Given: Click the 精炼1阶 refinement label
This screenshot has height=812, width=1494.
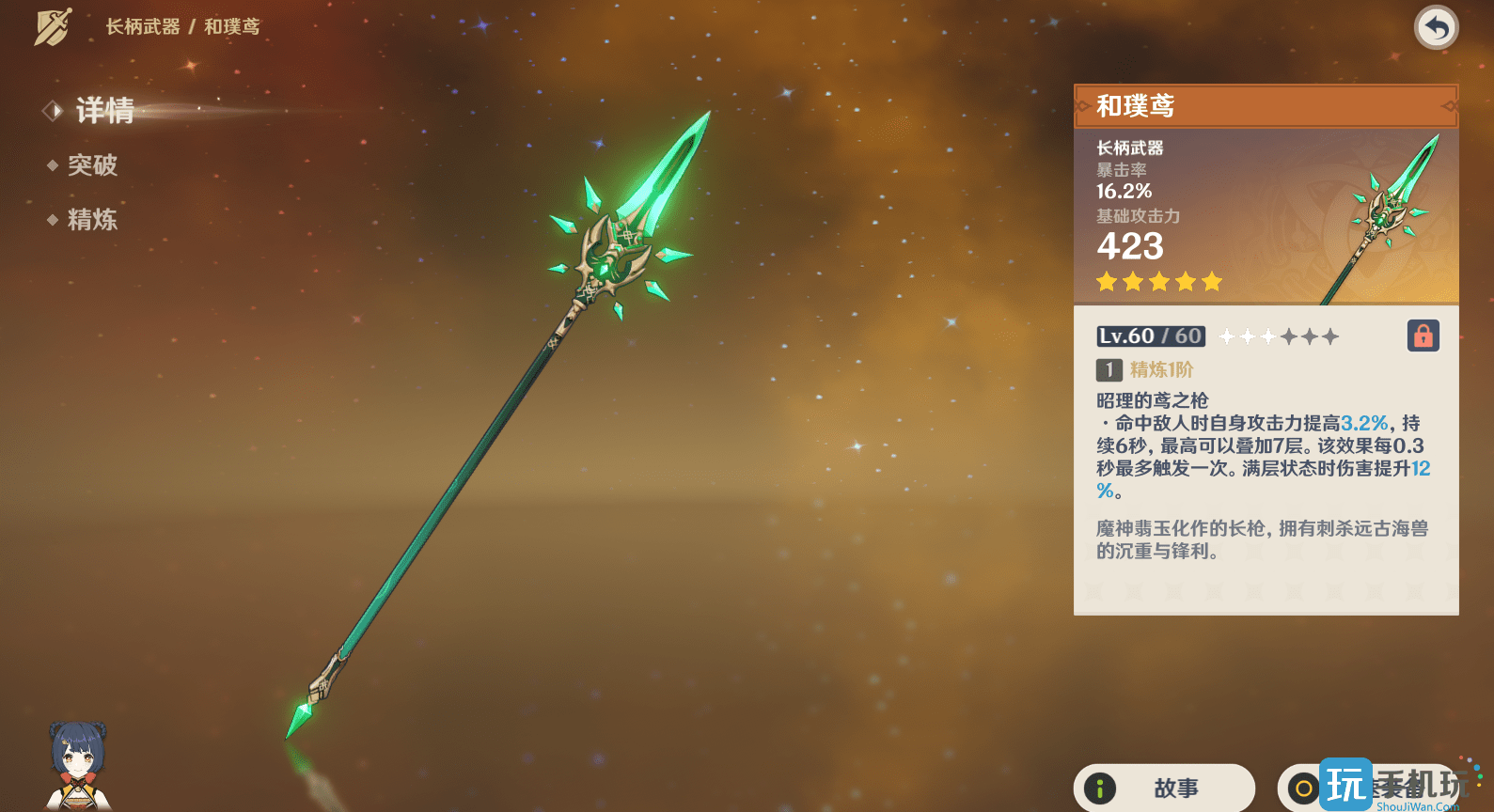Looking at the screenshot, I should tap(1162, 369).
